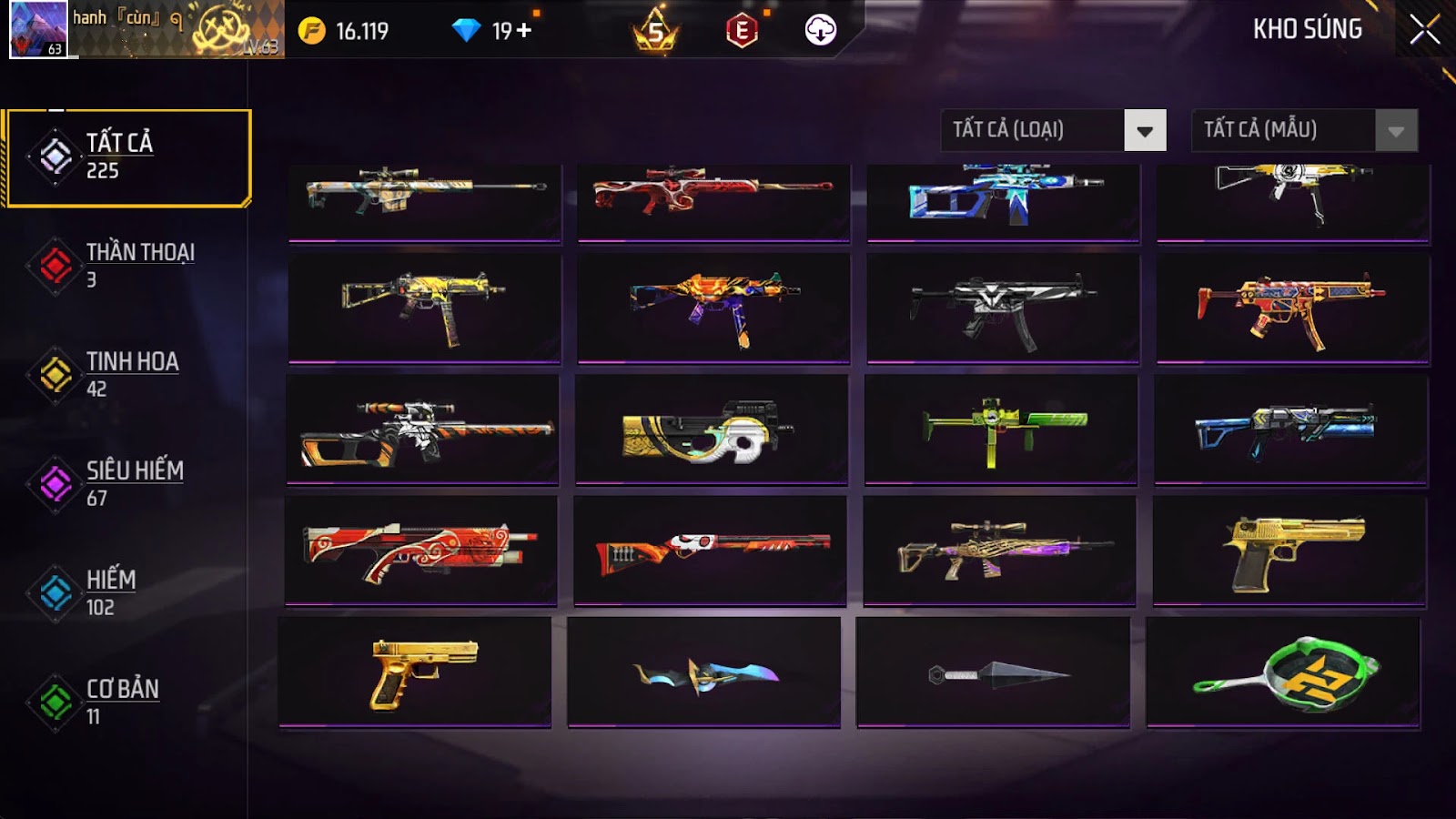Choose the black and gold P90 skin

(712, 430)
